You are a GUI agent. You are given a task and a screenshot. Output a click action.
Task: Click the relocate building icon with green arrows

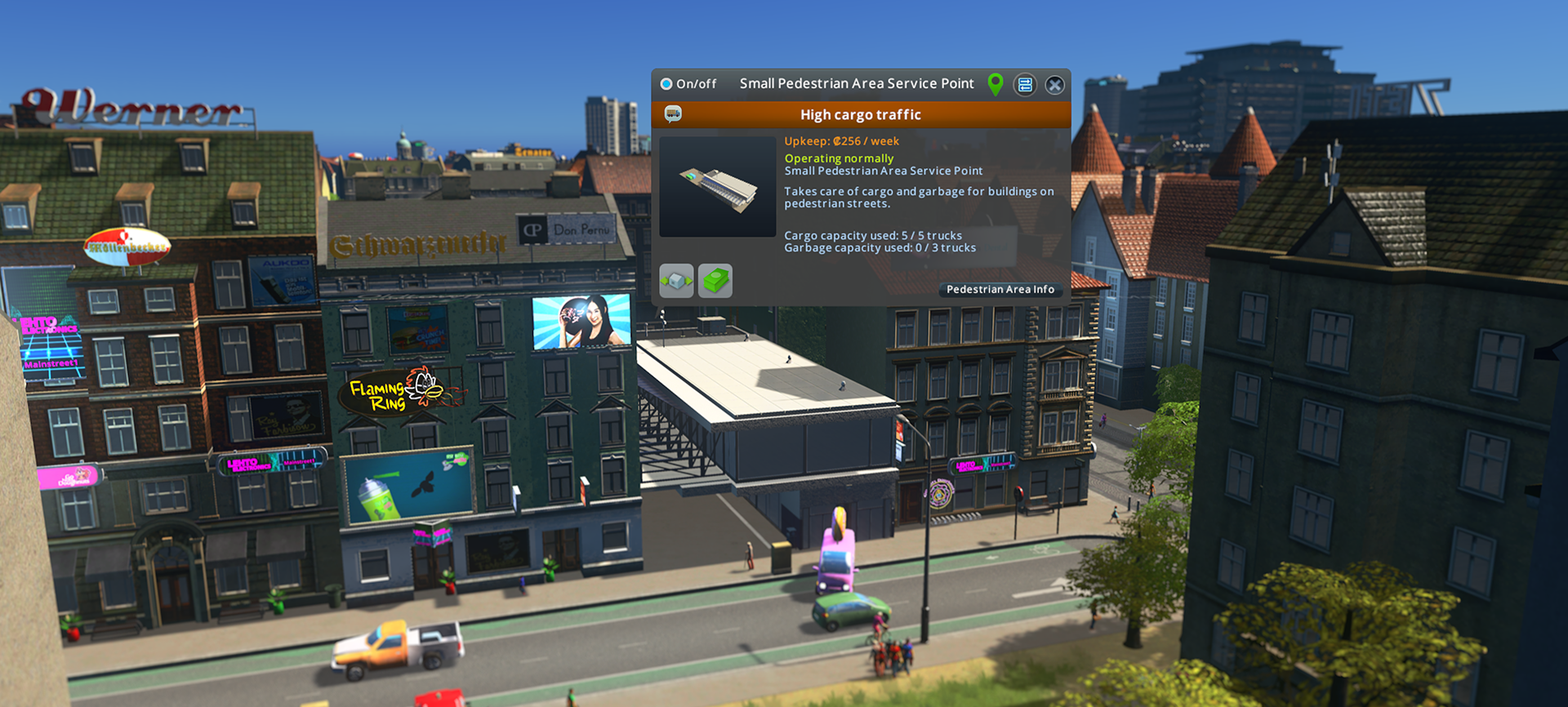pos(675,280)
